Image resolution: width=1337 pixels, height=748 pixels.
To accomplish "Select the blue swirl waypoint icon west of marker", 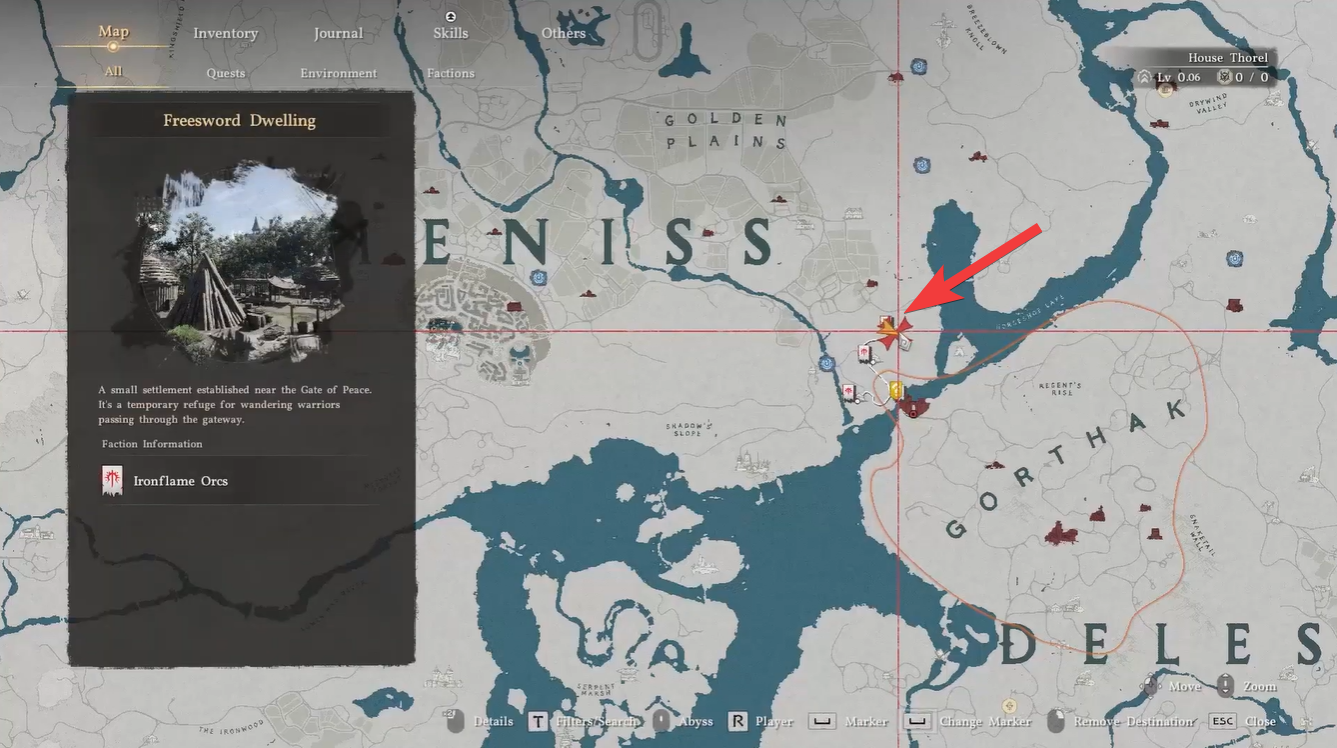I will coord(826,362).
